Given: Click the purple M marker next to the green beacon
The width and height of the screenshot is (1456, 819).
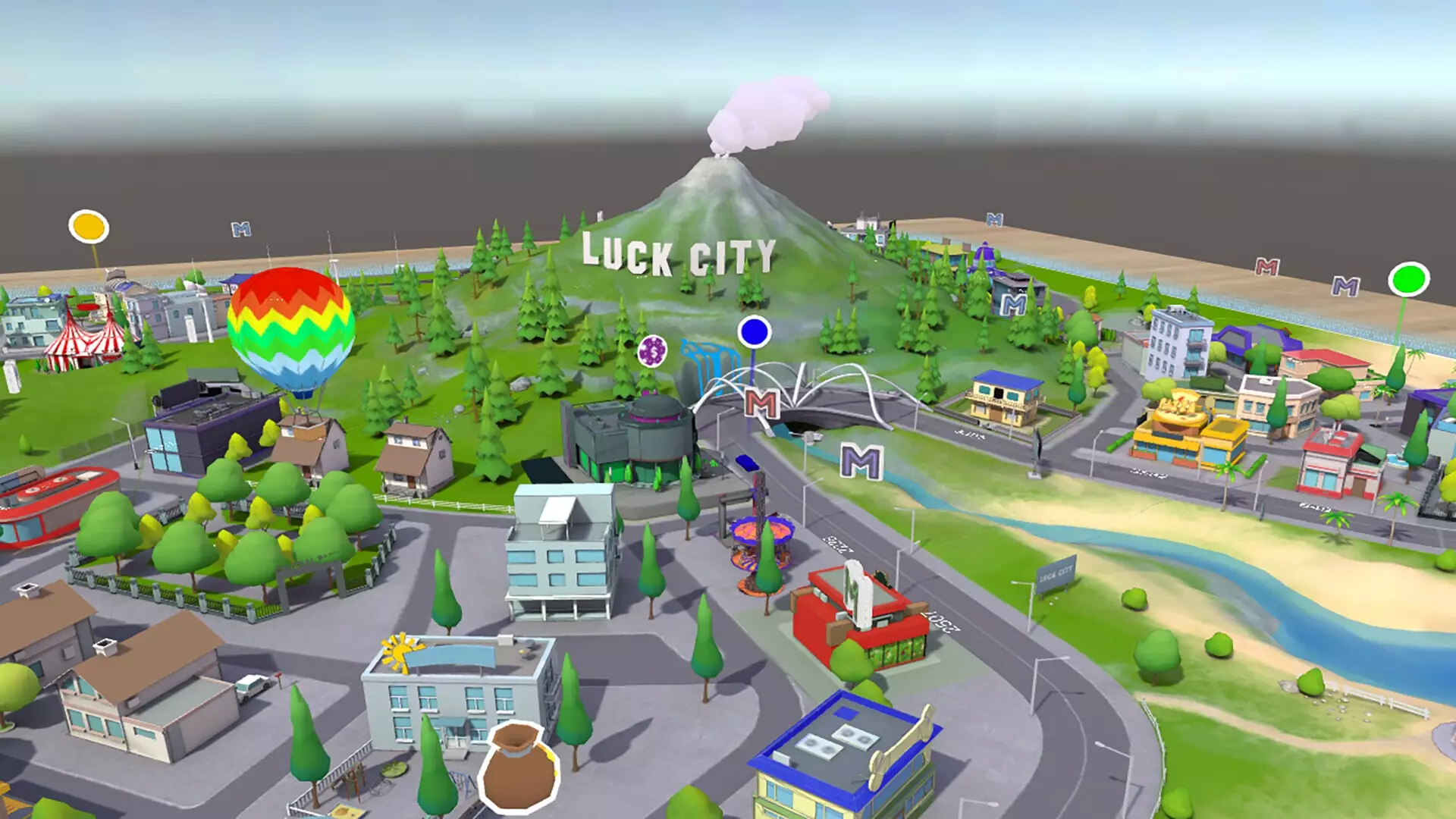Looking at the screenshot, I should tap(1345, 287).
